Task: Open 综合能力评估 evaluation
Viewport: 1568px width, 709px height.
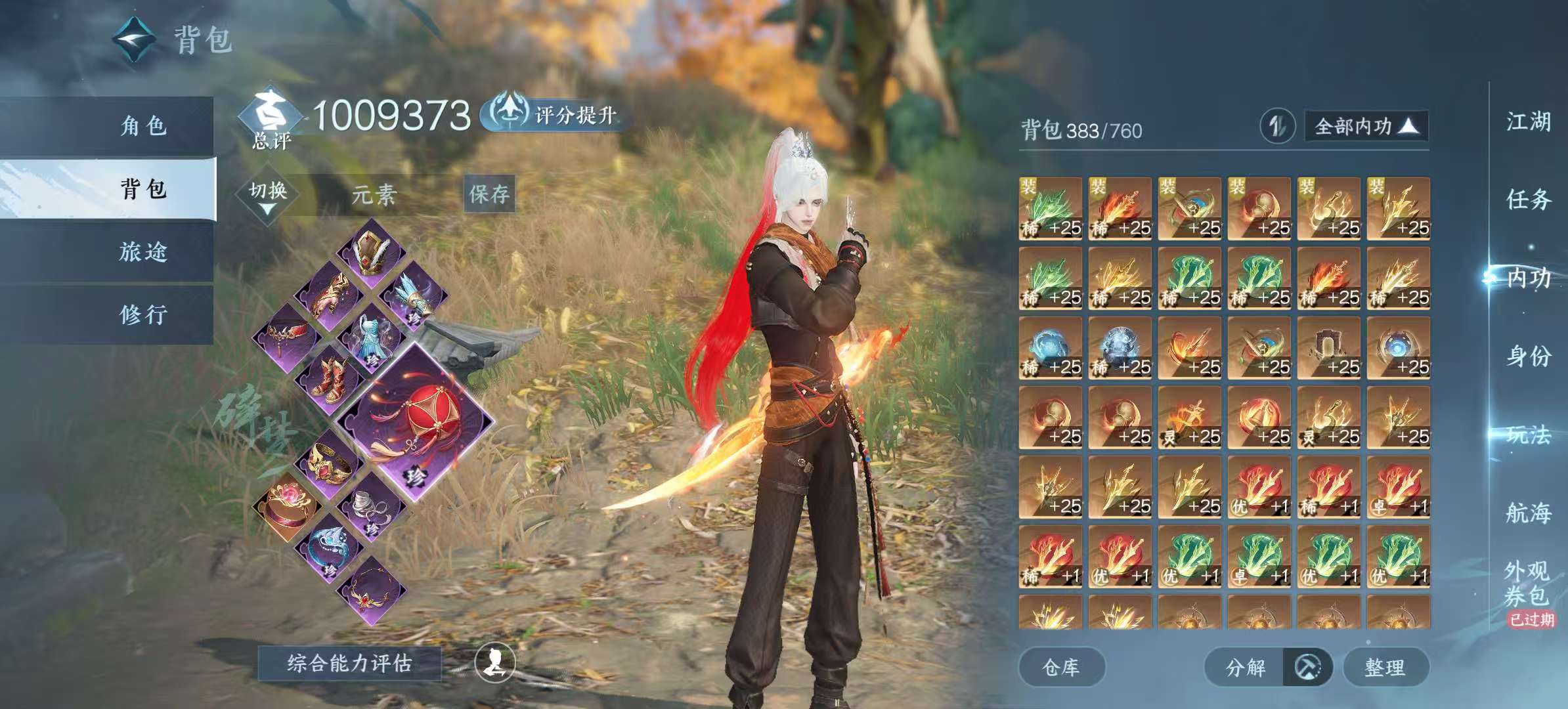Action: [349, 663]
